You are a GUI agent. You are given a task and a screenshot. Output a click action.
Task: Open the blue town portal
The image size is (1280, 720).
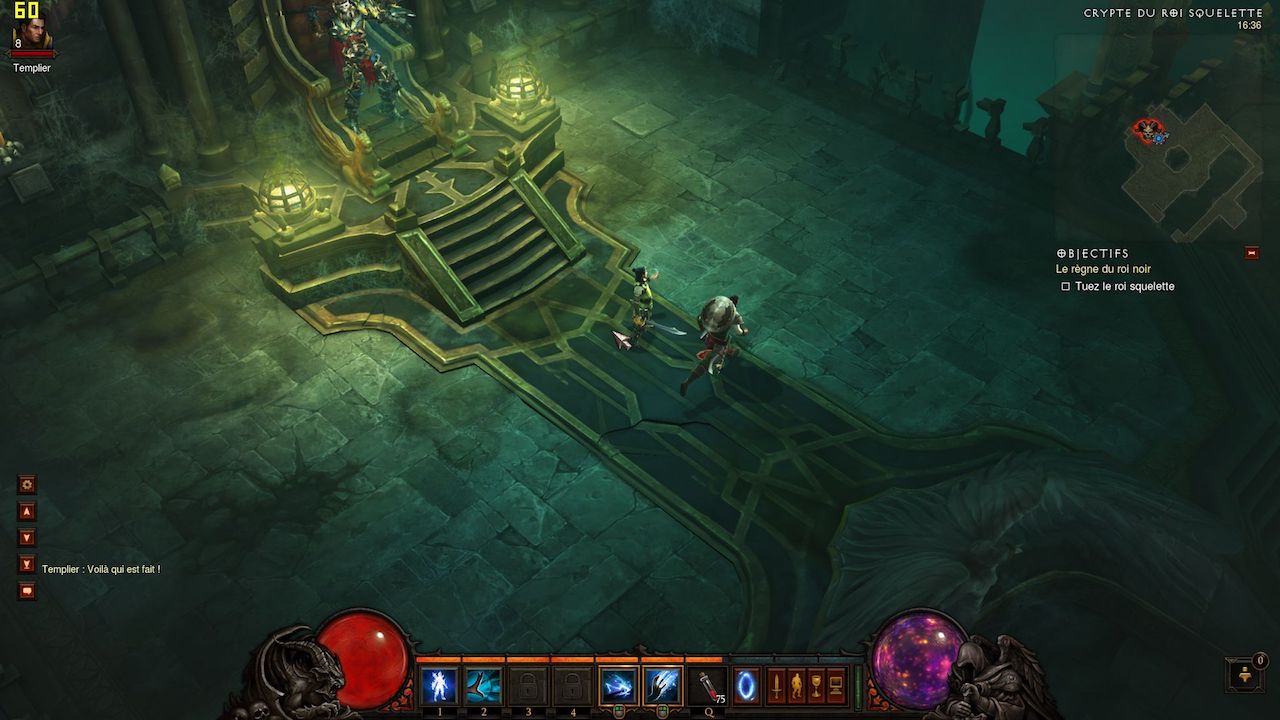tap(745, 686)
